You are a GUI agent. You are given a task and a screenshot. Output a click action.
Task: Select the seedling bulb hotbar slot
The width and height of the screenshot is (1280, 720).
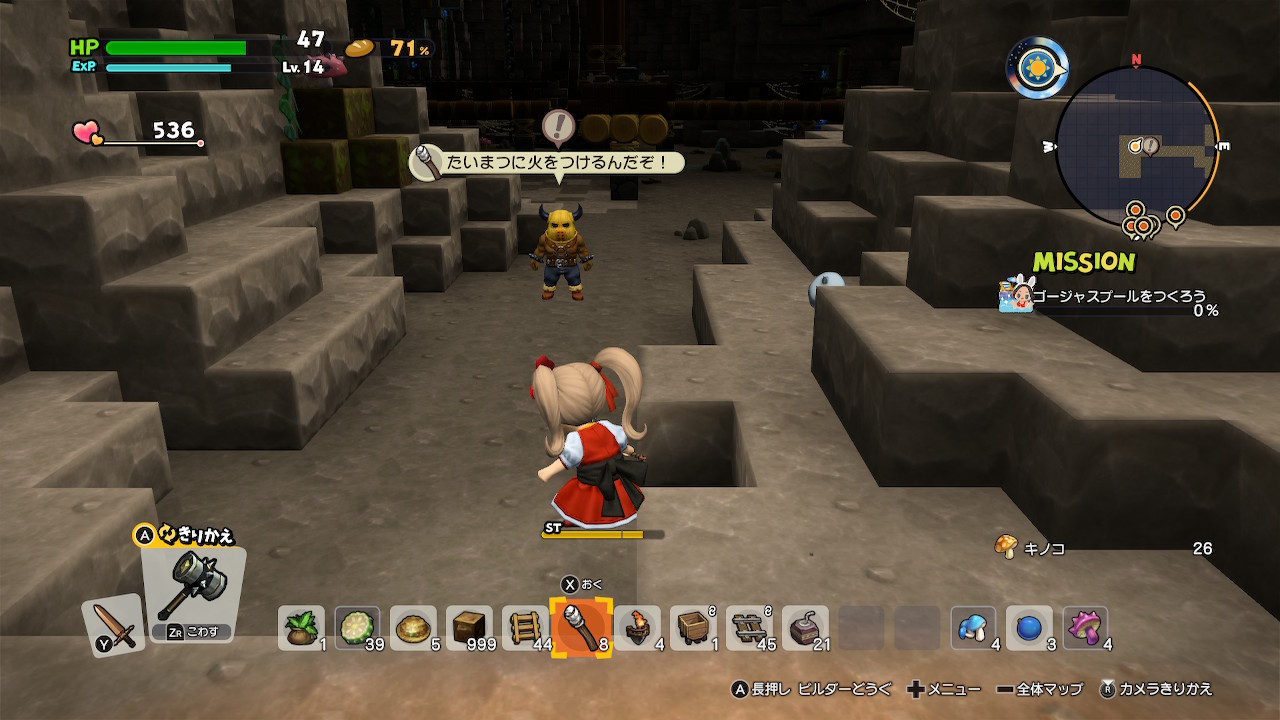click(301, 628)
